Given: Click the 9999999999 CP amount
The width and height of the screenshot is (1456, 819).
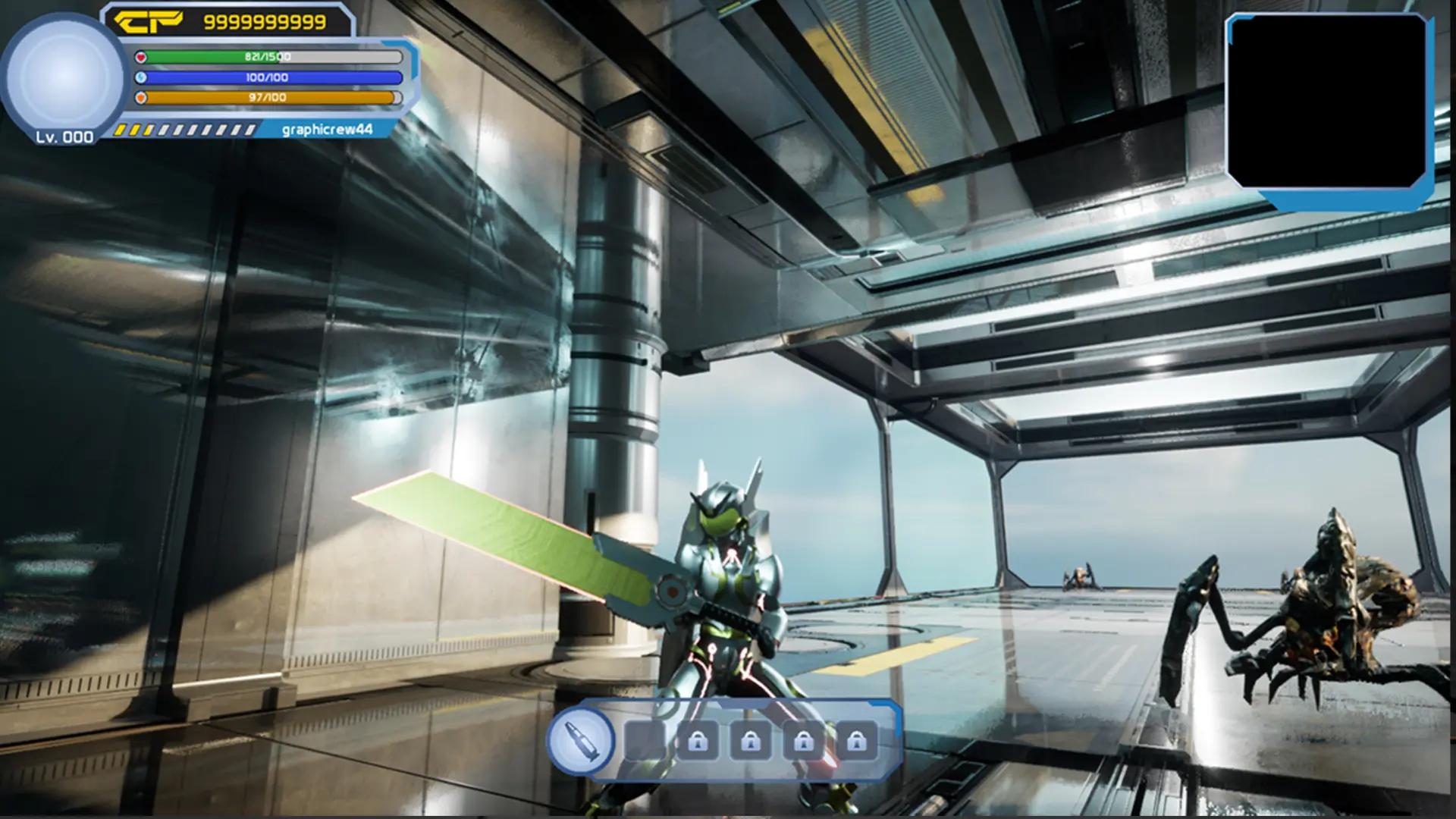Looking at the screenshot, I should pos(267,20).
